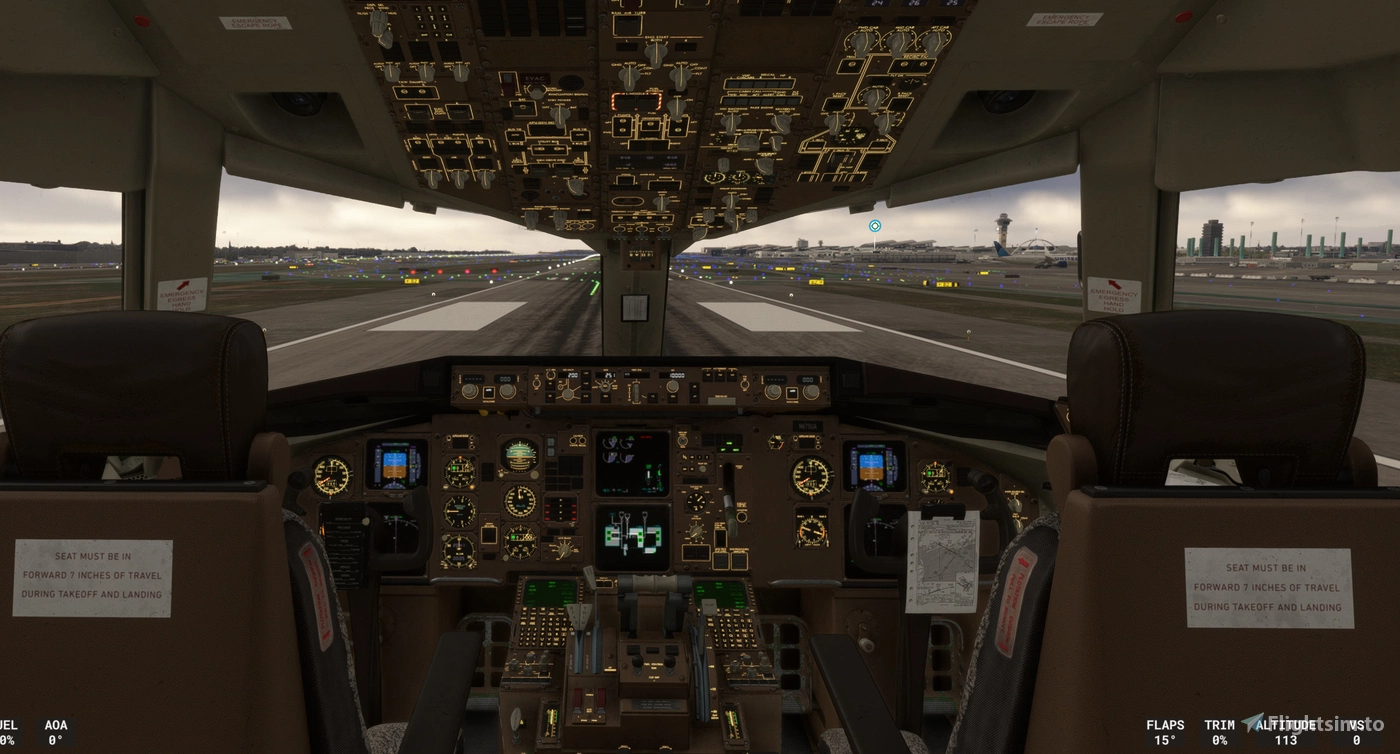Image resolution: width=1400 pixels, height=754 pixels.
Task: Click the IAS speed window showing 200
Action: (570, 373)
